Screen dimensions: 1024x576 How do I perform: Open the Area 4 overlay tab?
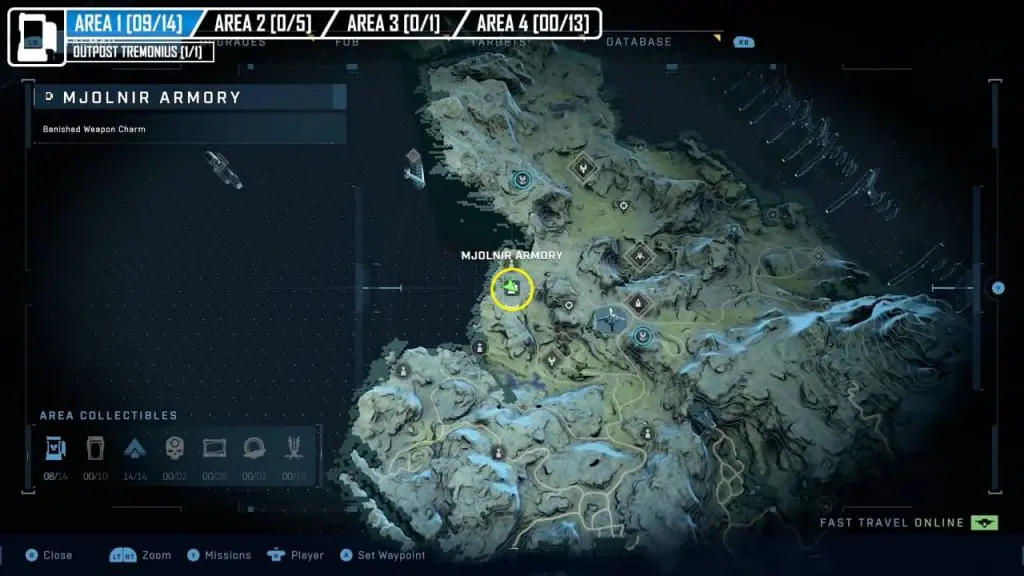pyautogui.click(x=532, y=22)
